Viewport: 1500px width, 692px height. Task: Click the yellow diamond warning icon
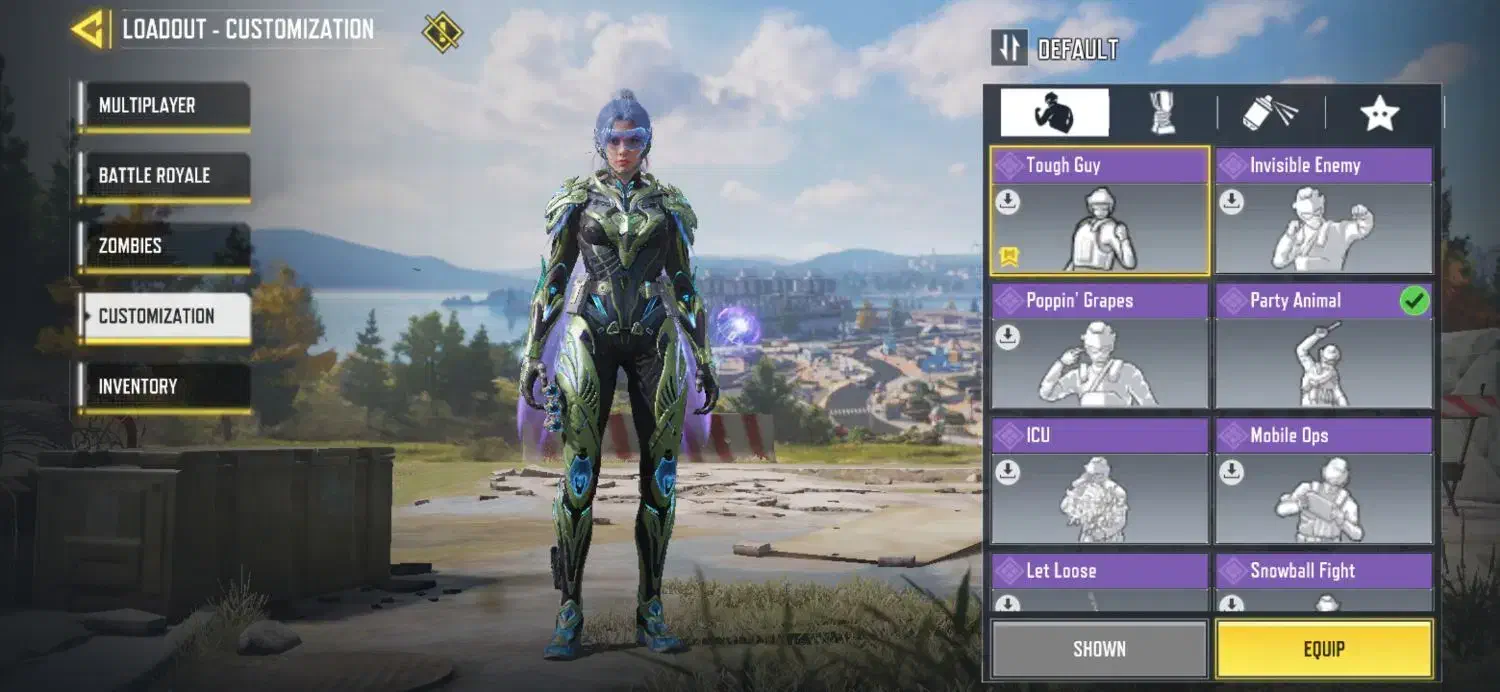[x=442, y=32]
